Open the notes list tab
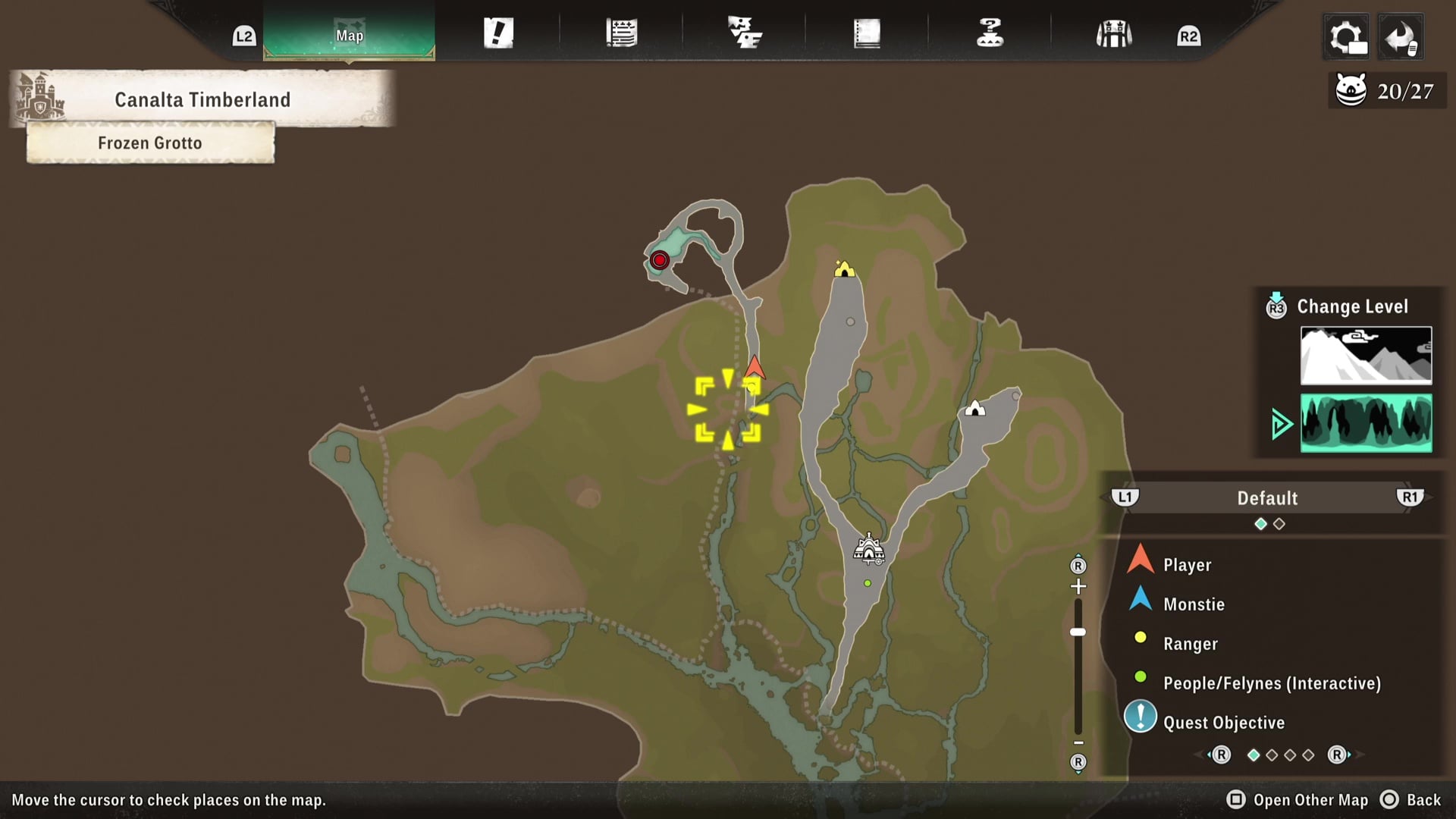Image resolution: width=1456 pixels, height=819 pixels. (x=621, y=33)
